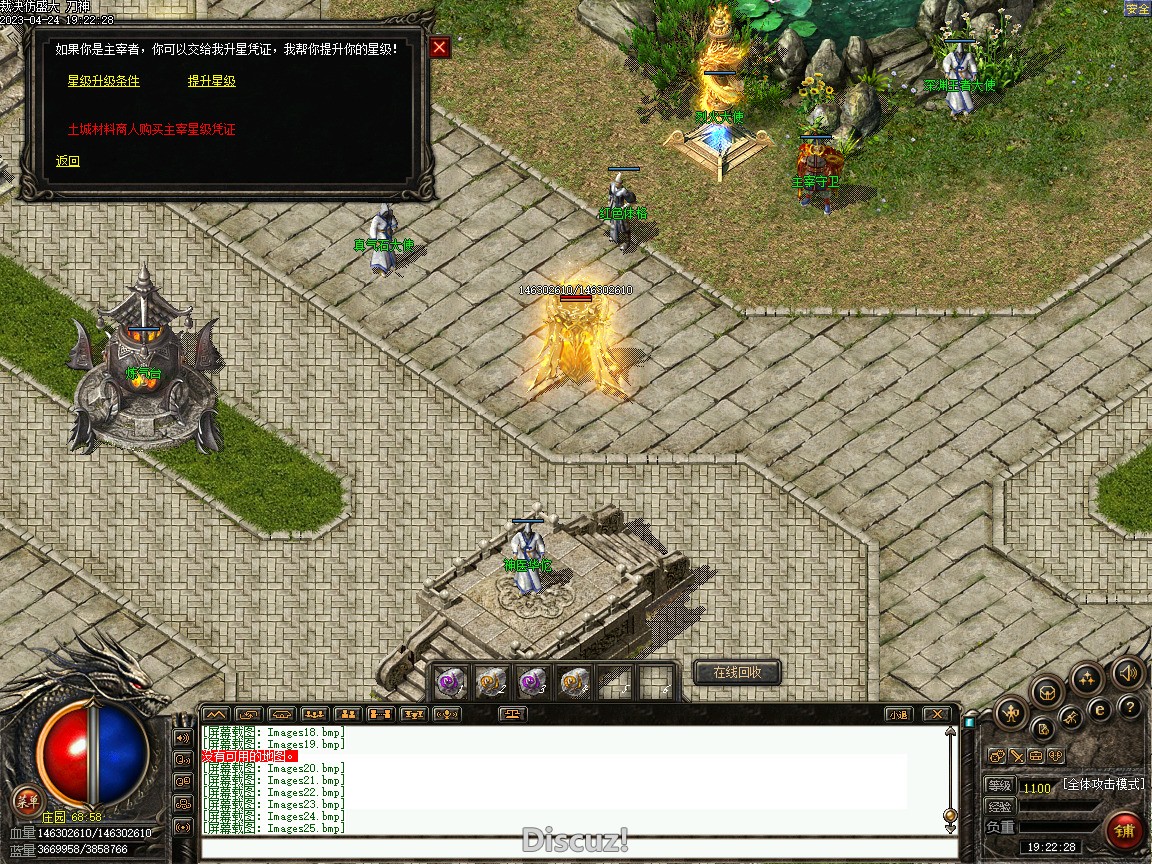Viewport: 1152px width, 864px height.
Task: Click the 安全 button in the corner
Action: click(x=1137, y=9)
